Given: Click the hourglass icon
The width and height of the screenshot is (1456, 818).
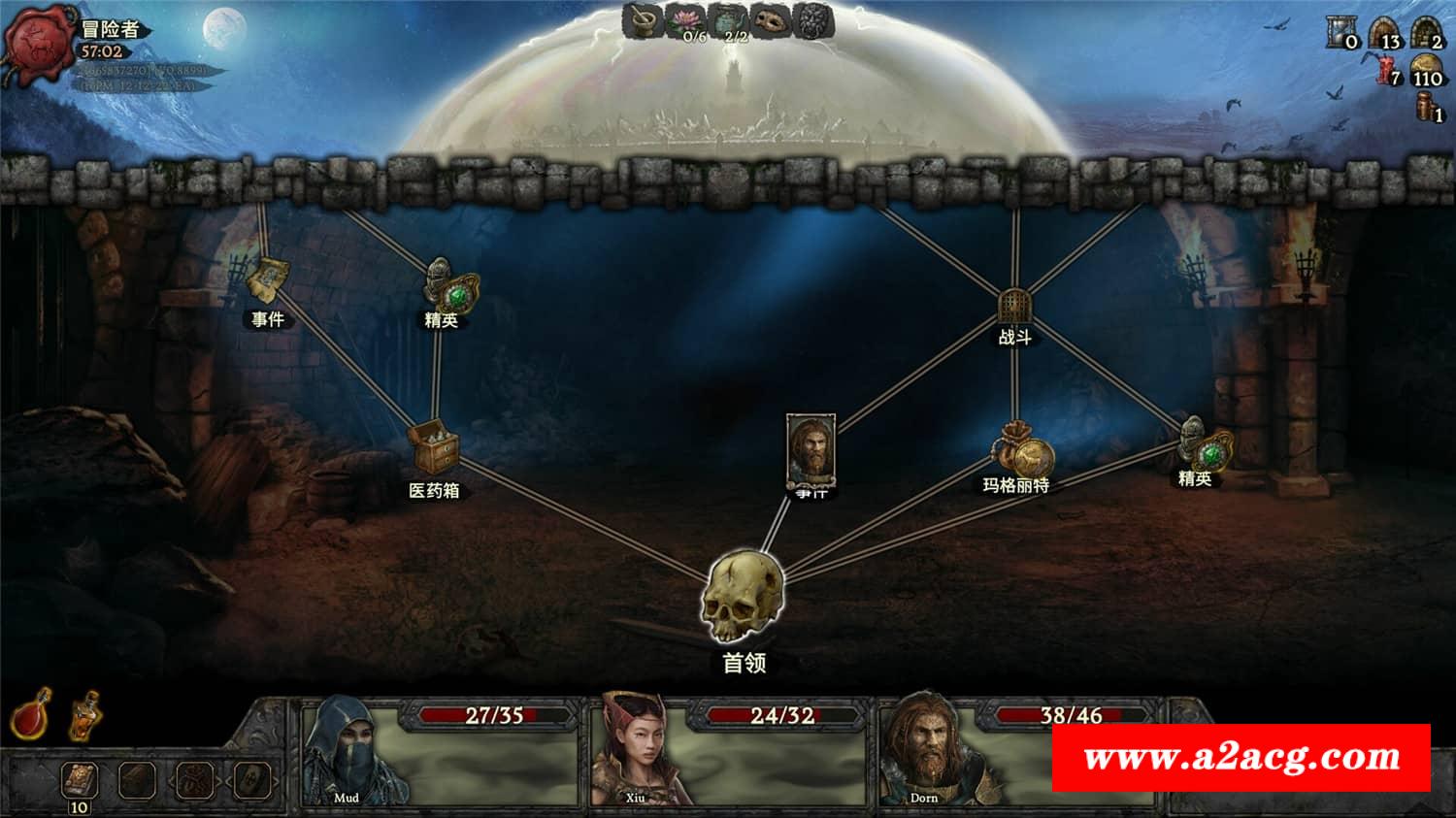Looking at the screenshot, I should 1340,34.
